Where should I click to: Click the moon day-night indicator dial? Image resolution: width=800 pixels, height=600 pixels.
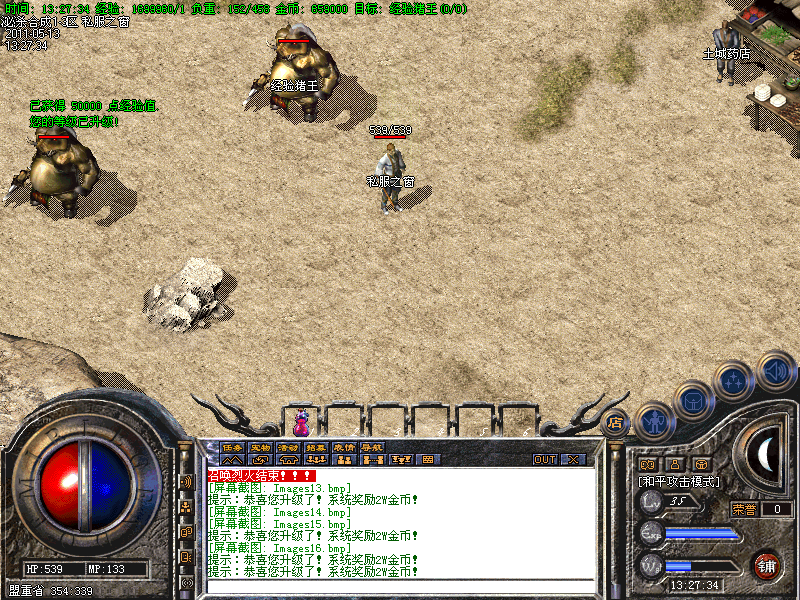coord(767,455)
